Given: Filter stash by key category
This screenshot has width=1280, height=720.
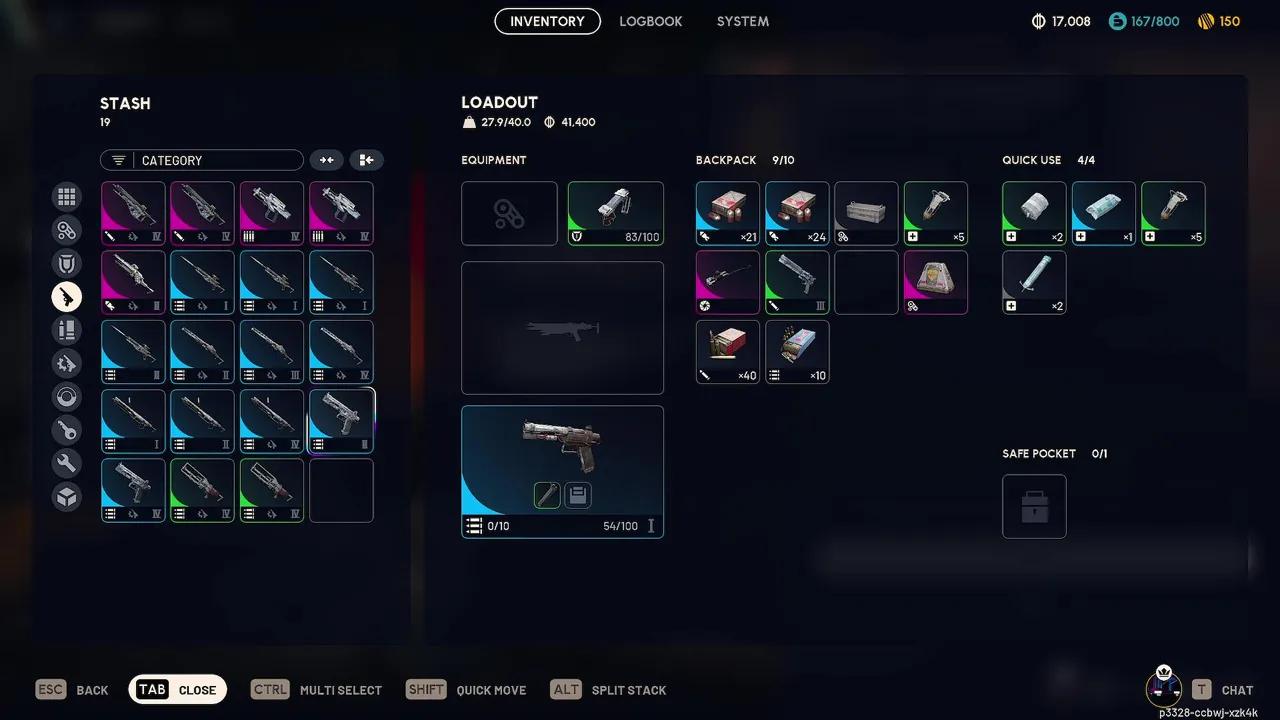Looking at the screenshot, I should (x=67, y=431).
